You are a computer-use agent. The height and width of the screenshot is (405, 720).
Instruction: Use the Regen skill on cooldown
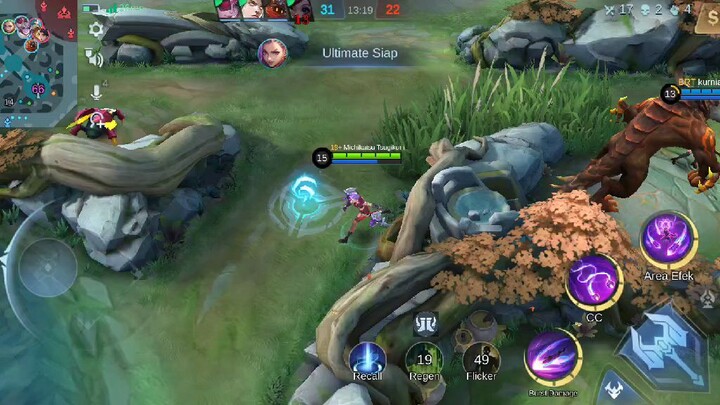pos(424,358)
